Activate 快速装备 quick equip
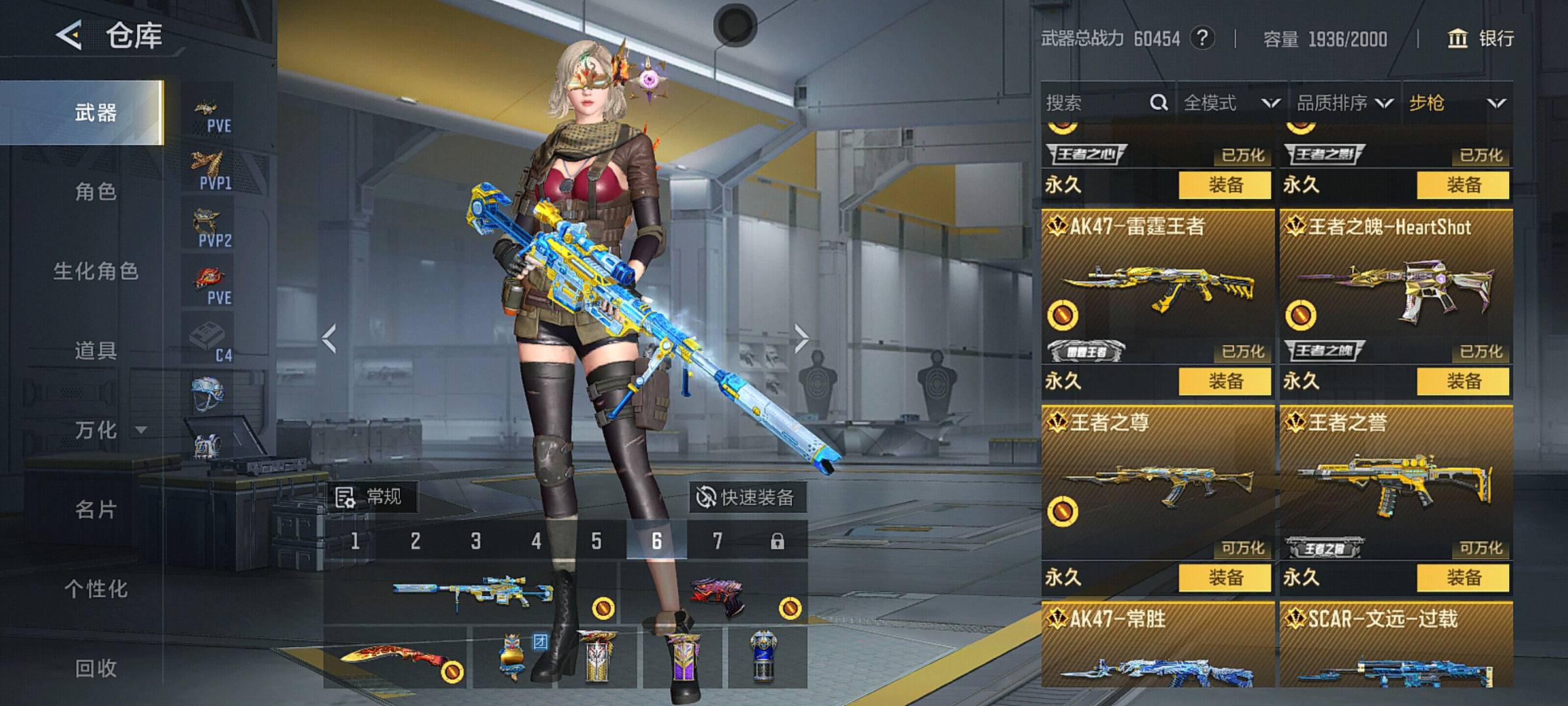Viewport: 1568px width, 706px height. pos(747,497)
